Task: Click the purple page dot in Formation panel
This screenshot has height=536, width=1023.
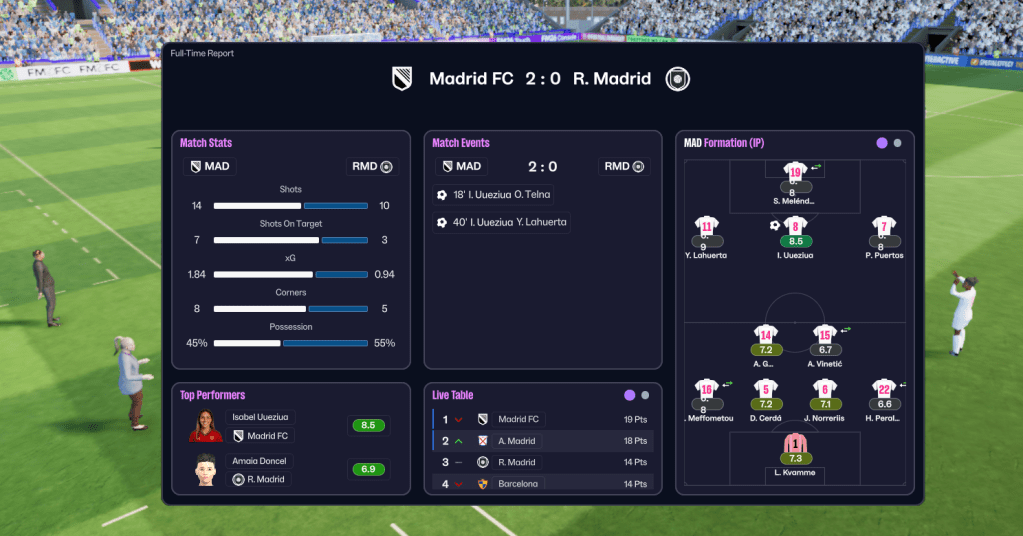Action: click(882, 143)
